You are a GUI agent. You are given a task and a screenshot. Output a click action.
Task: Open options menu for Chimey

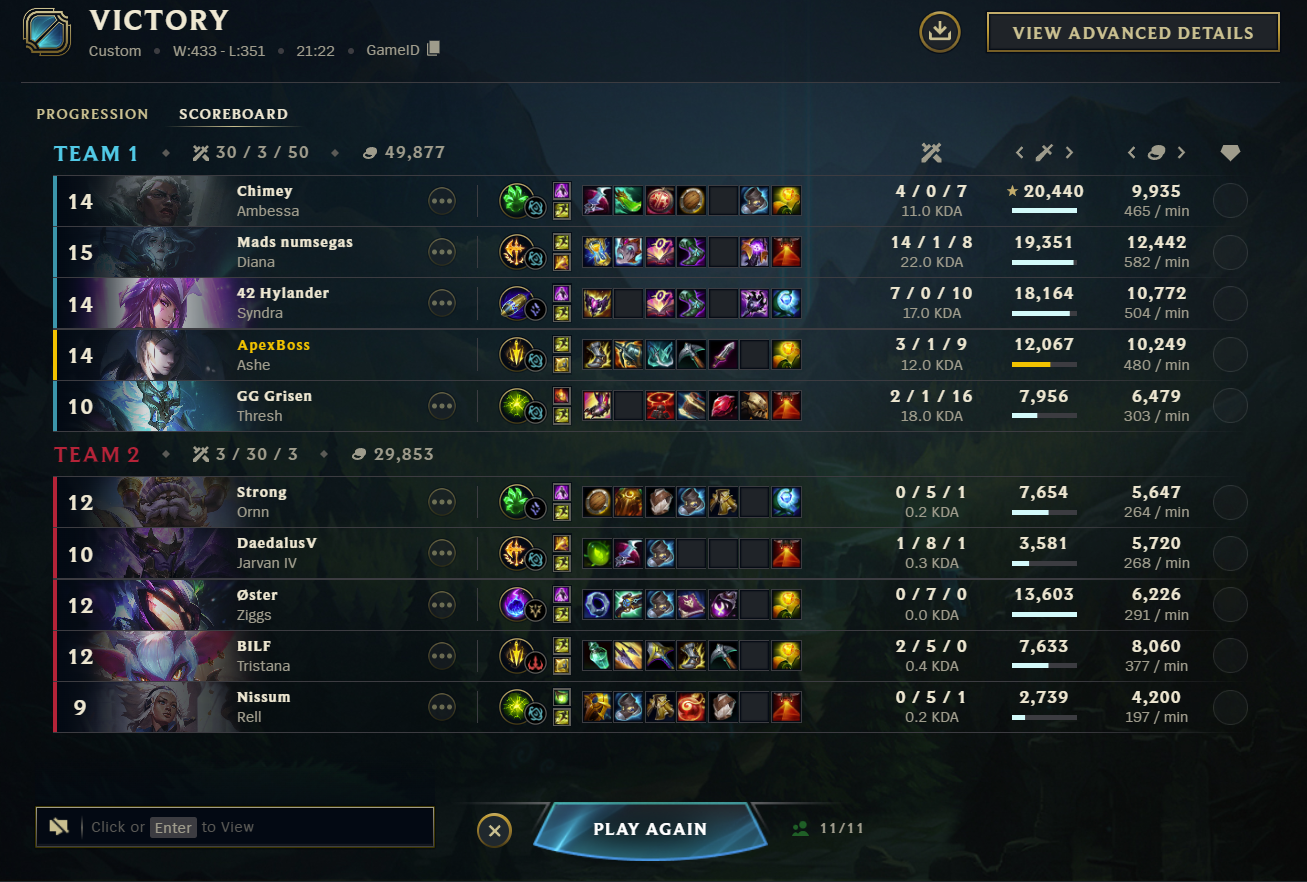[442, 201]
